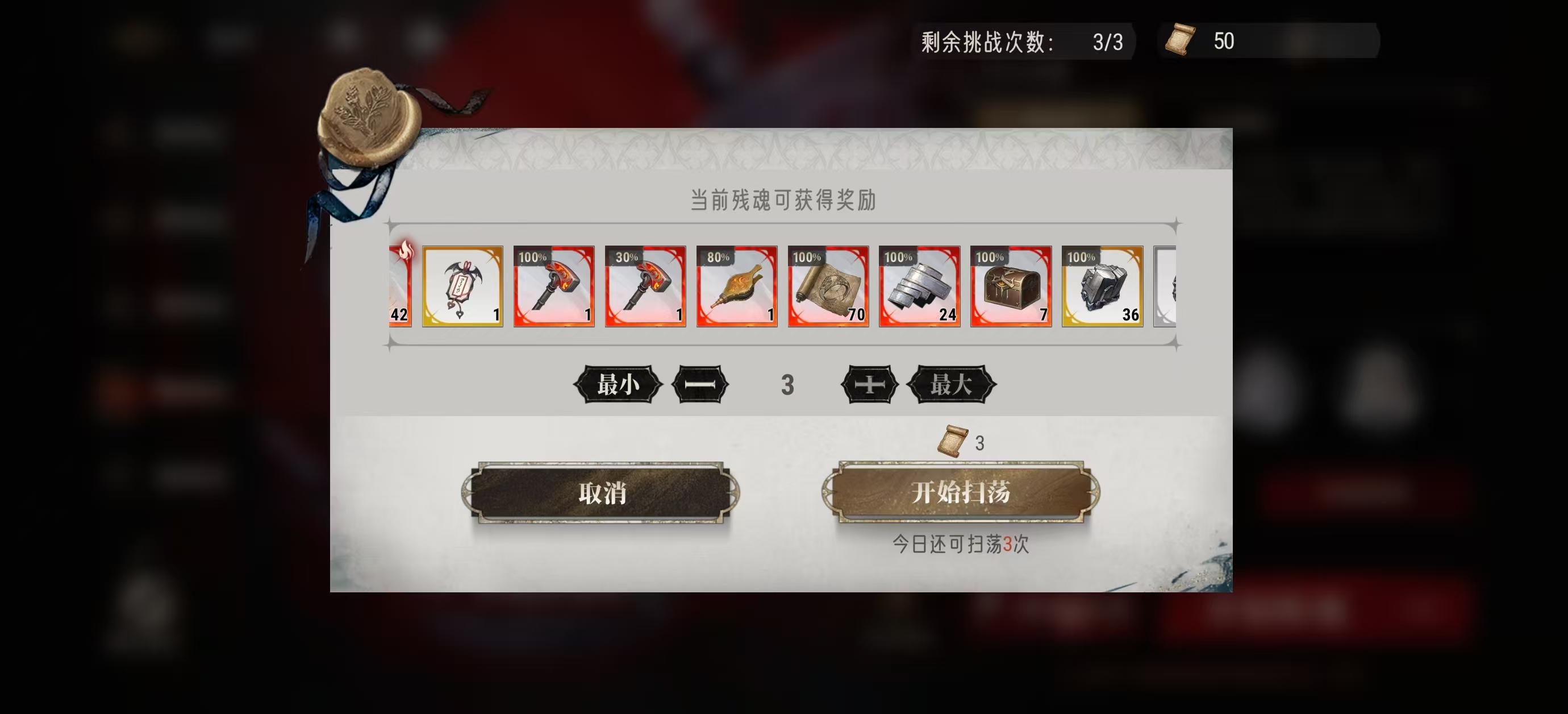Viewport: 1568px width, 714px height.
Task: Select the 100% drop rate hammer reward
Action: tap(553, 288)
